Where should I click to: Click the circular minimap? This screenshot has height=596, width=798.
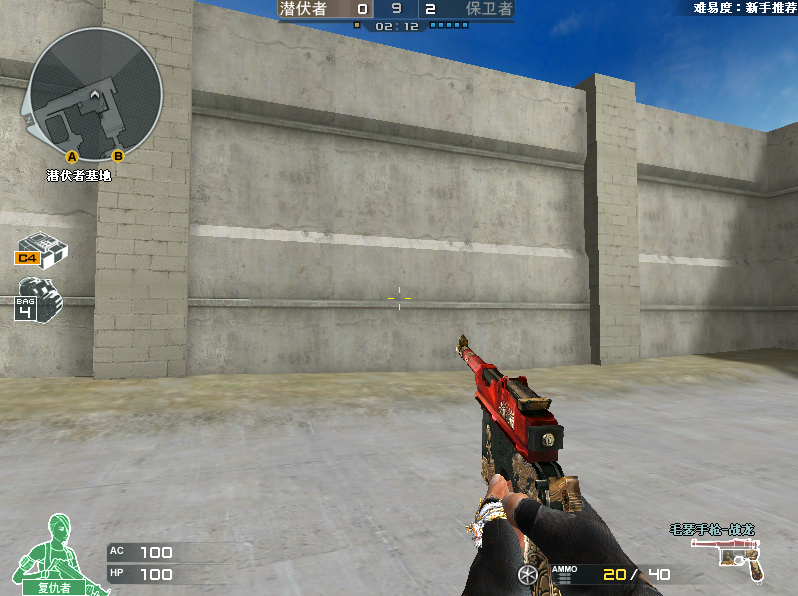click(95, 93)
